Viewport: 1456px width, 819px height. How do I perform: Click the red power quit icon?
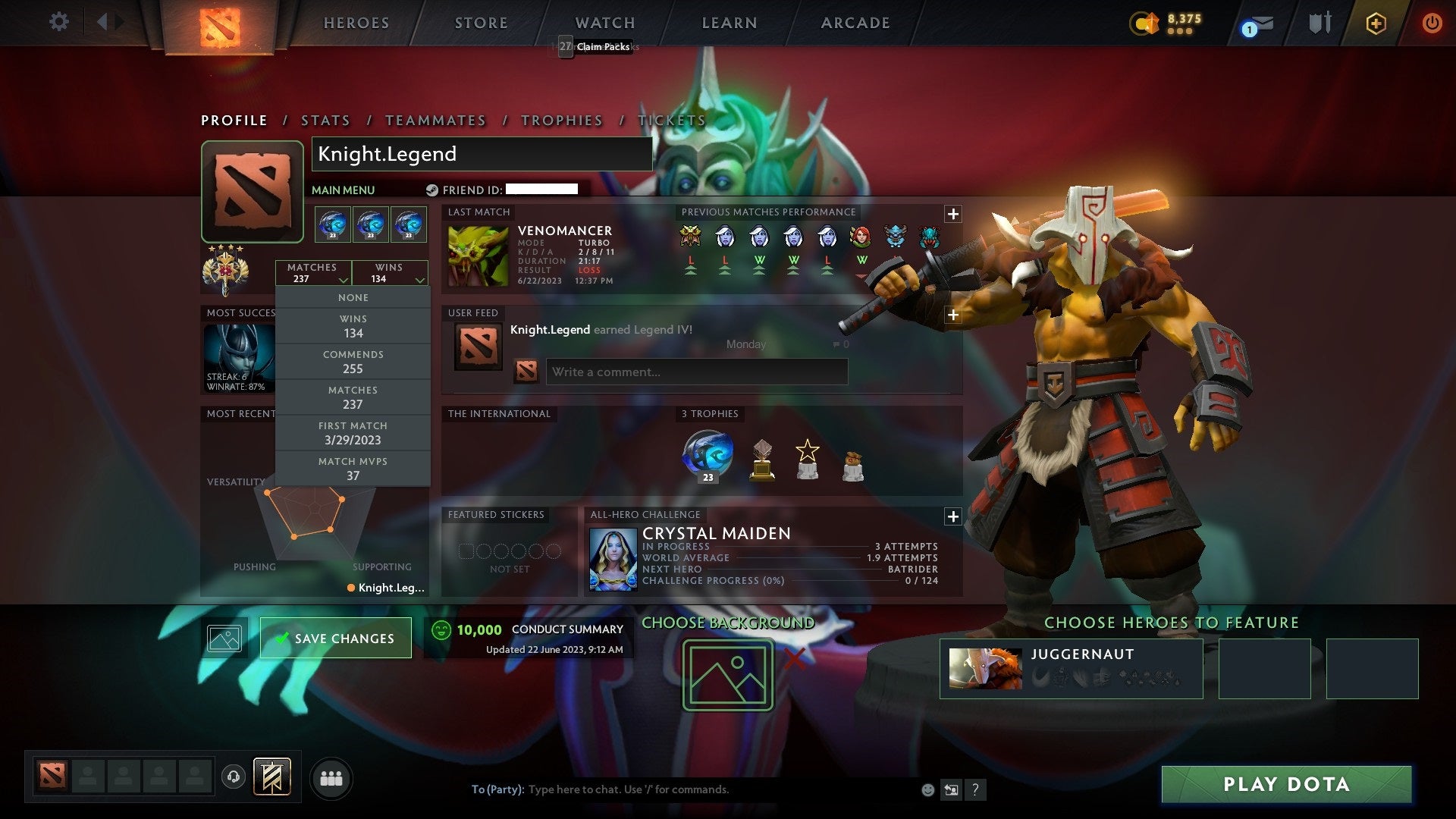pos(1432,24)
